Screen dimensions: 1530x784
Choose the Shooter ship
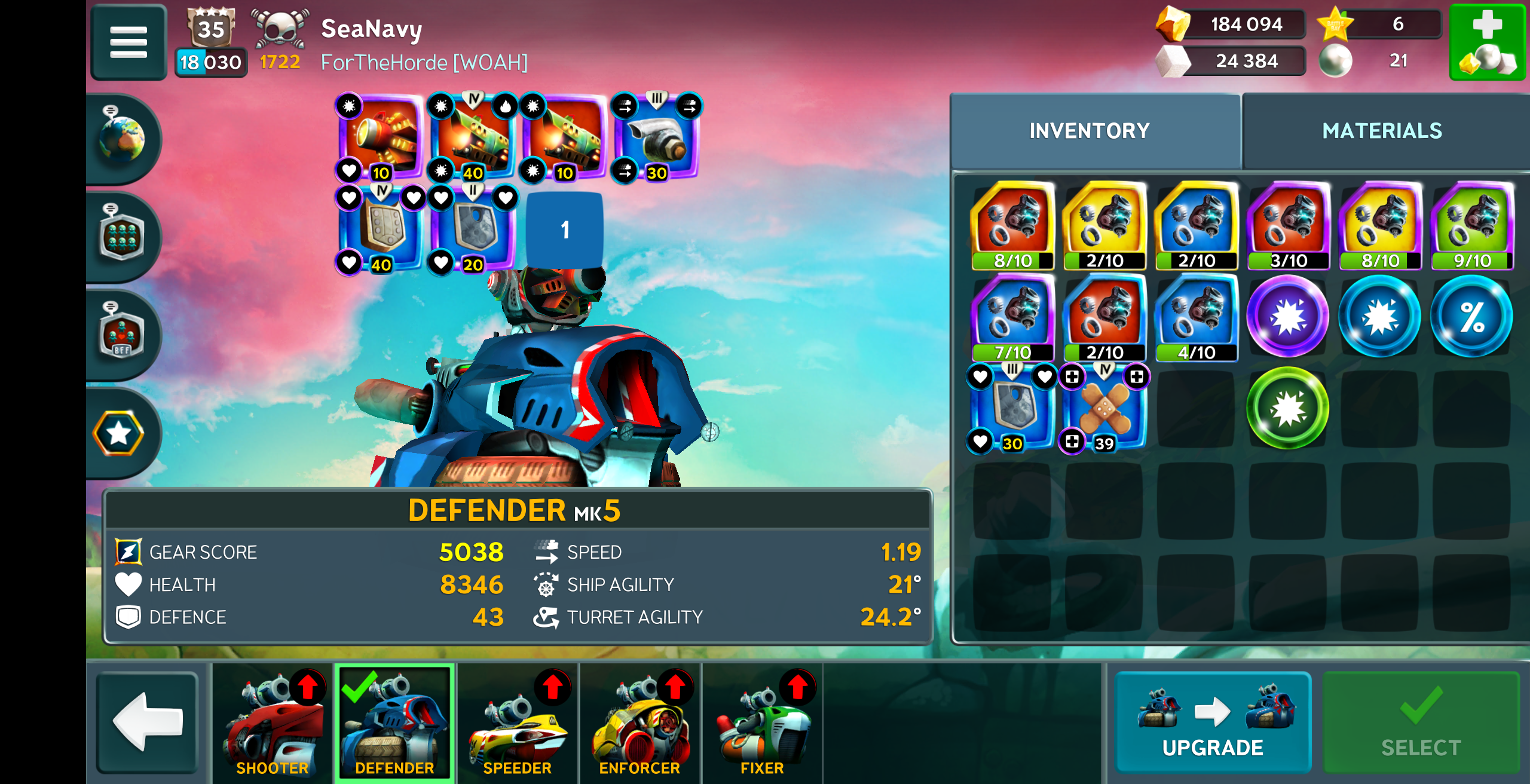272,722
